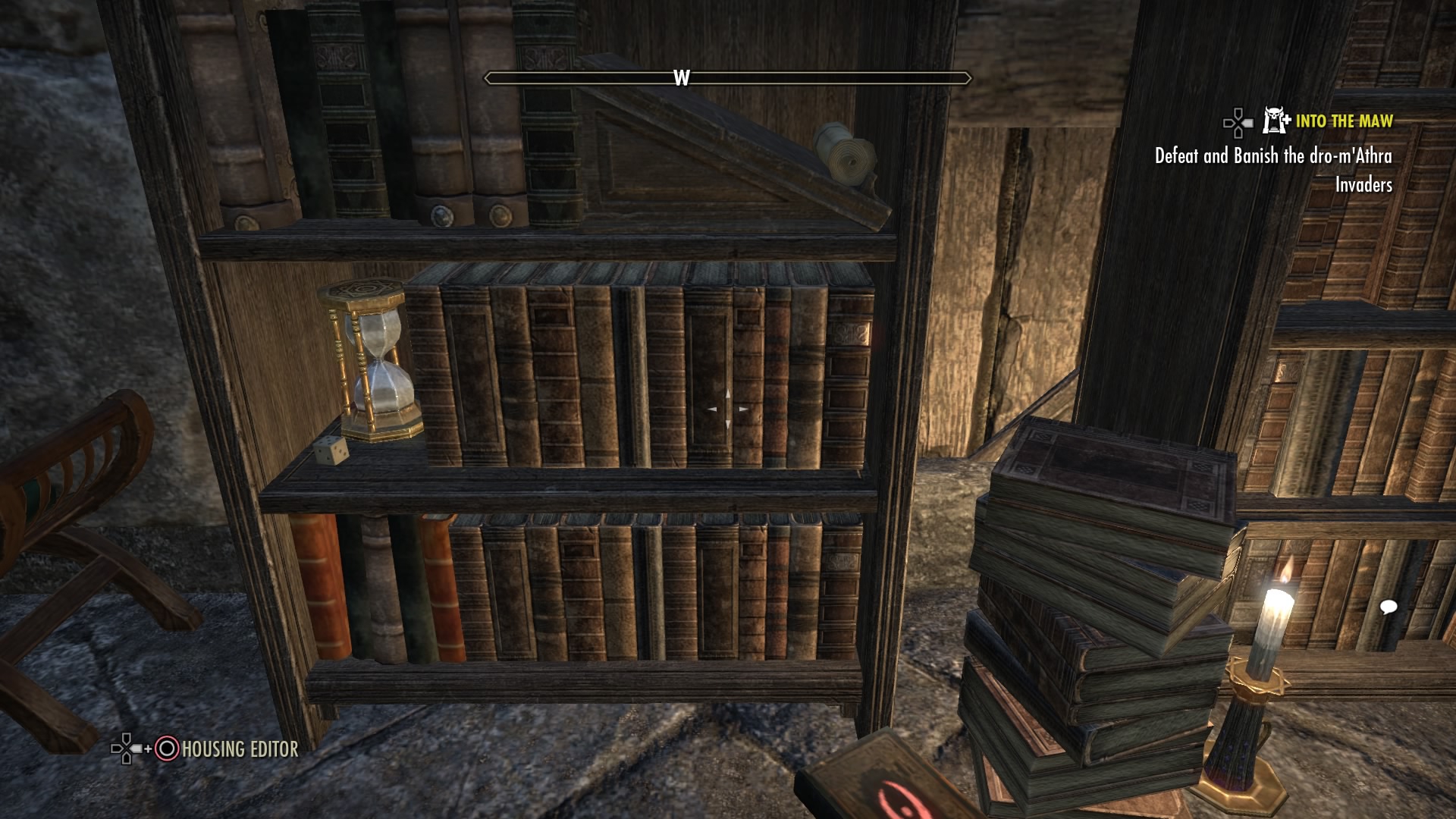Screen dimensions: 1456x819
Task: Toggle the compass display at the top
Action: tap(728, 76)
